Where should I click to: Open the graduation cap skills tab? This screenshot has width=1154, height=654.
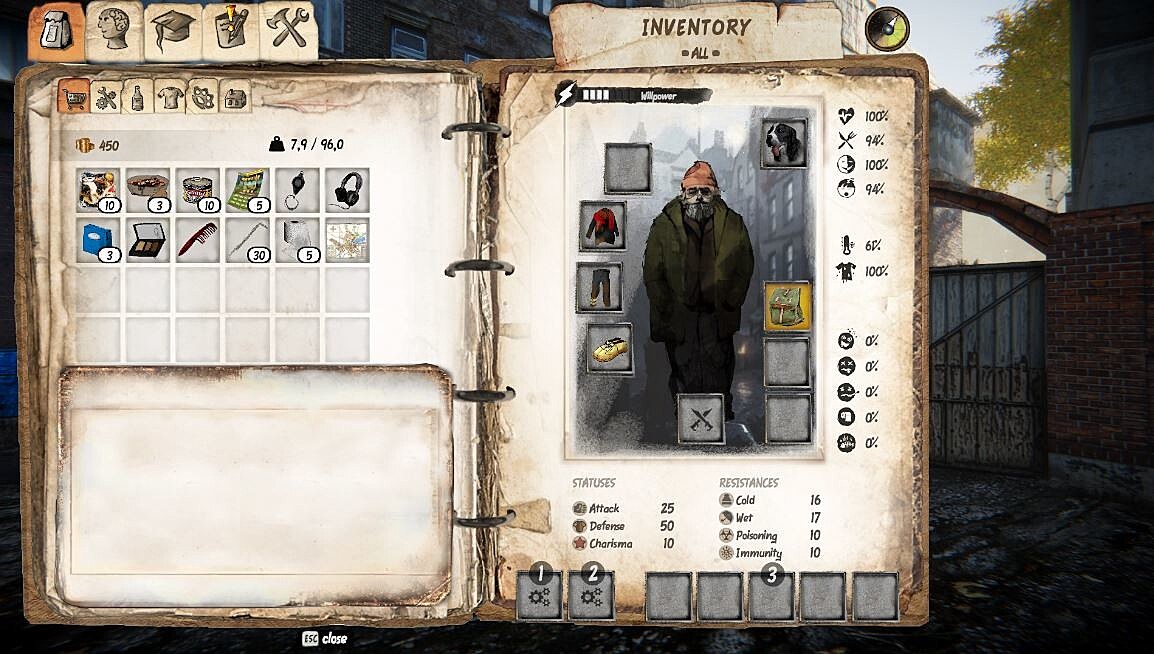click(172, 31)
